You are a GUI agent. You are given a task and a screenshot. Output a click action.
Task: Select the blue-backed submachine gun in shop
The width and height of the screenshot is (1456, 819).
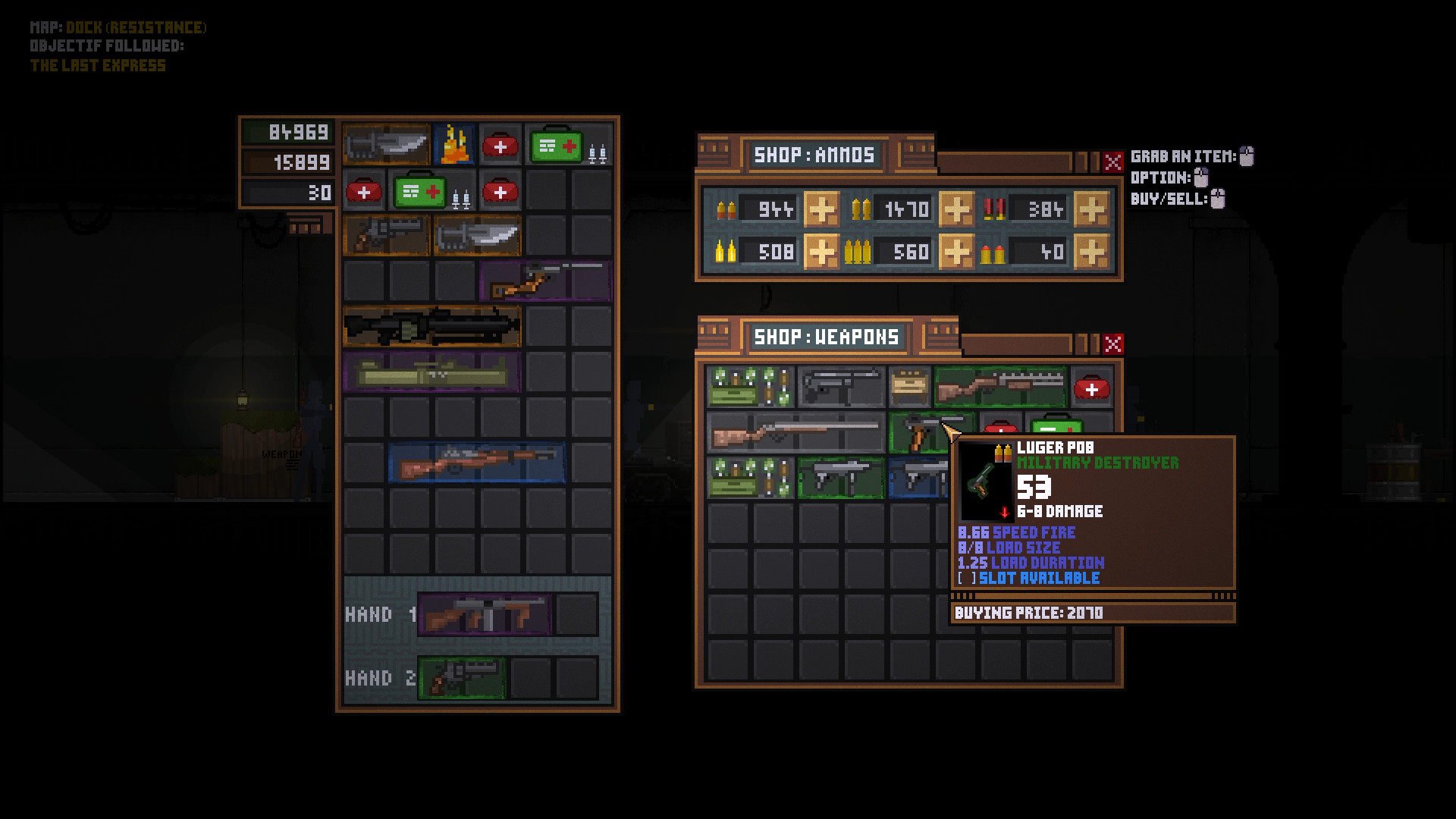click(918, 479)
